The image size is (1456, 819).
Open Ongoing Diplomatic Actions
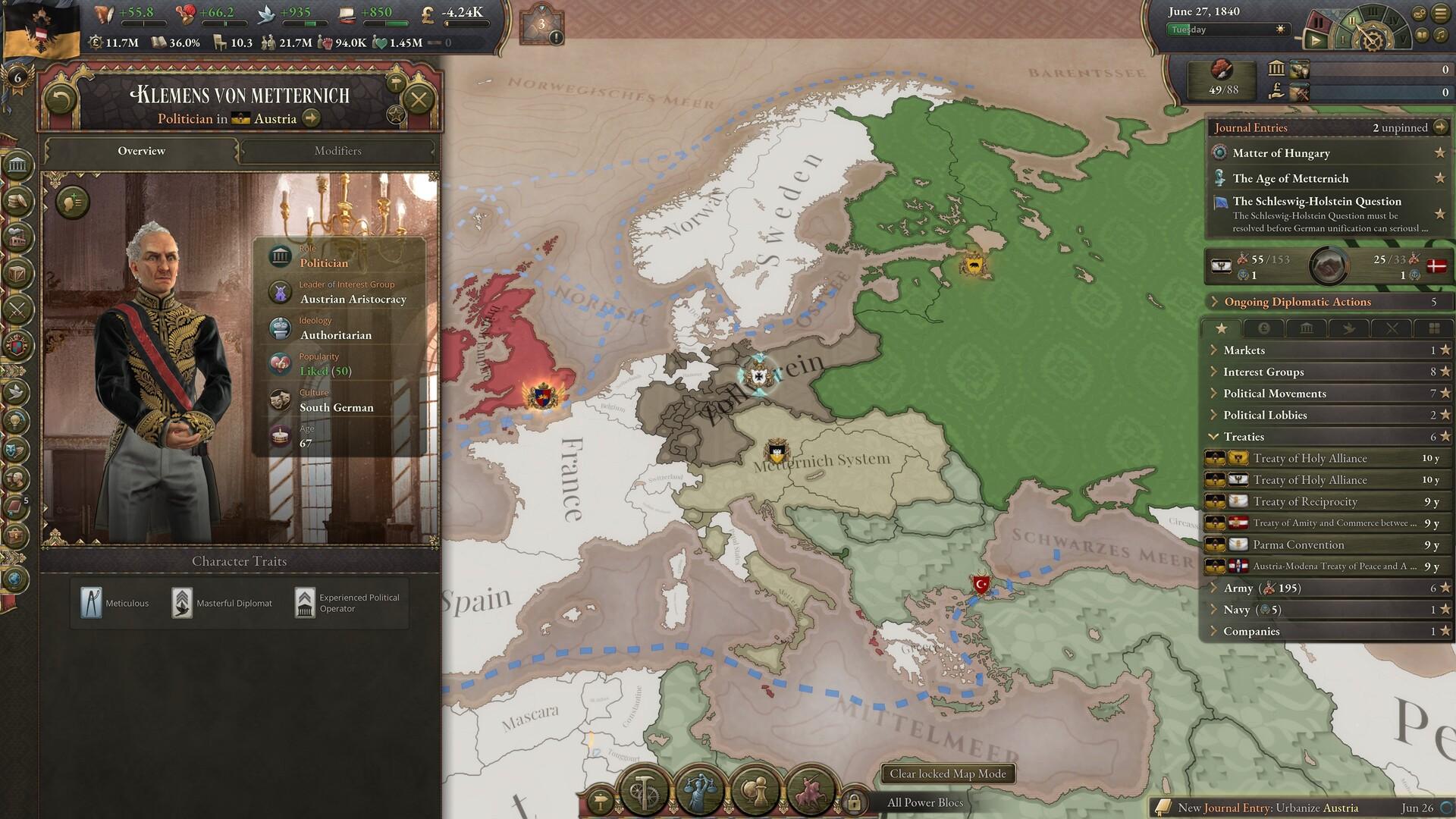pos(1298,302)
